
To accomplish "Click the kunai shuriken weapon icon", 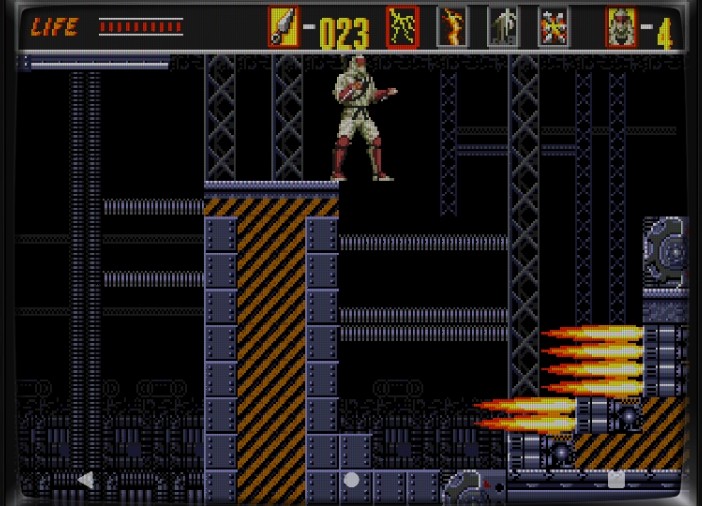I will click(x=283, y=27).
